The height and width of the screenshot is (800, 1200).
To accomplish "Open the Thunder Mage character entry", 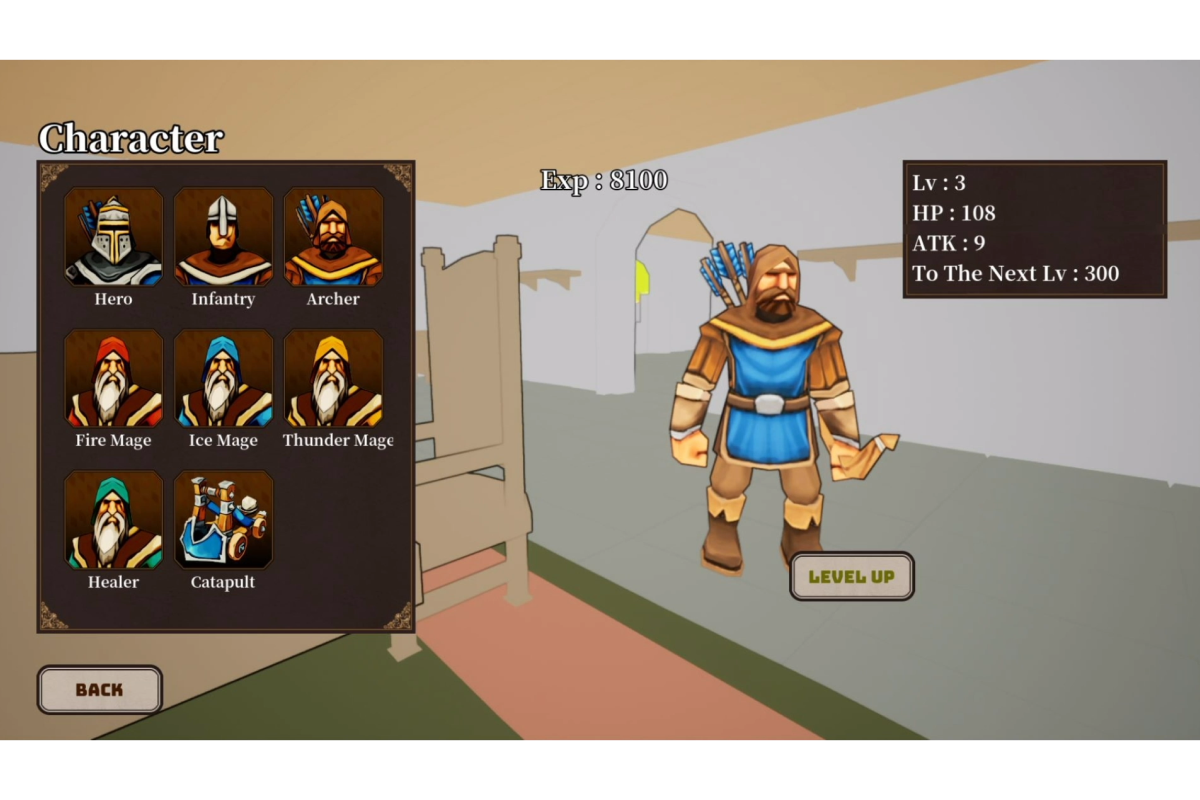I will click(333, 379).
